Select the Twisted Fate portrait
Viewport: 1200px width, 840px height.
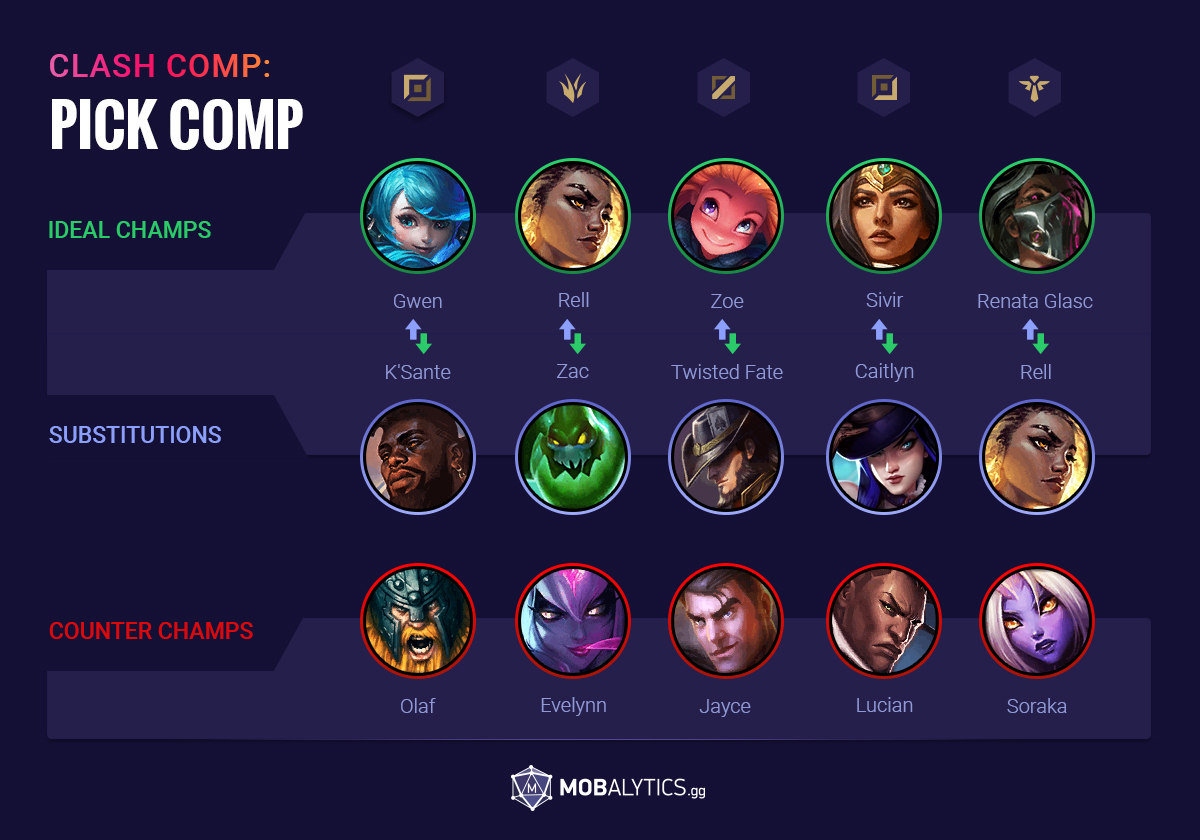point(726,456)
